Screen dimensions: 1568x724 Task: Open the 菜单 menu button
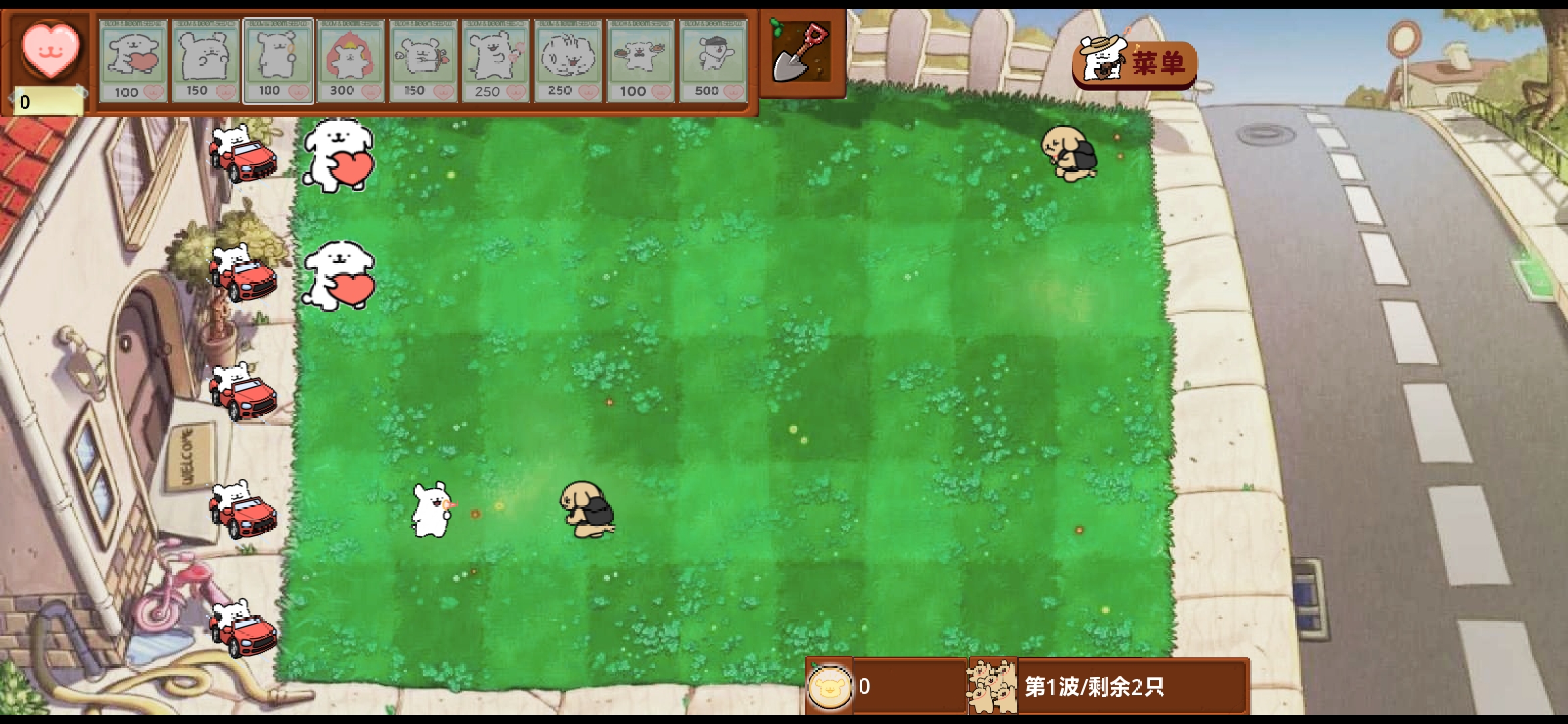point(1136,63)
